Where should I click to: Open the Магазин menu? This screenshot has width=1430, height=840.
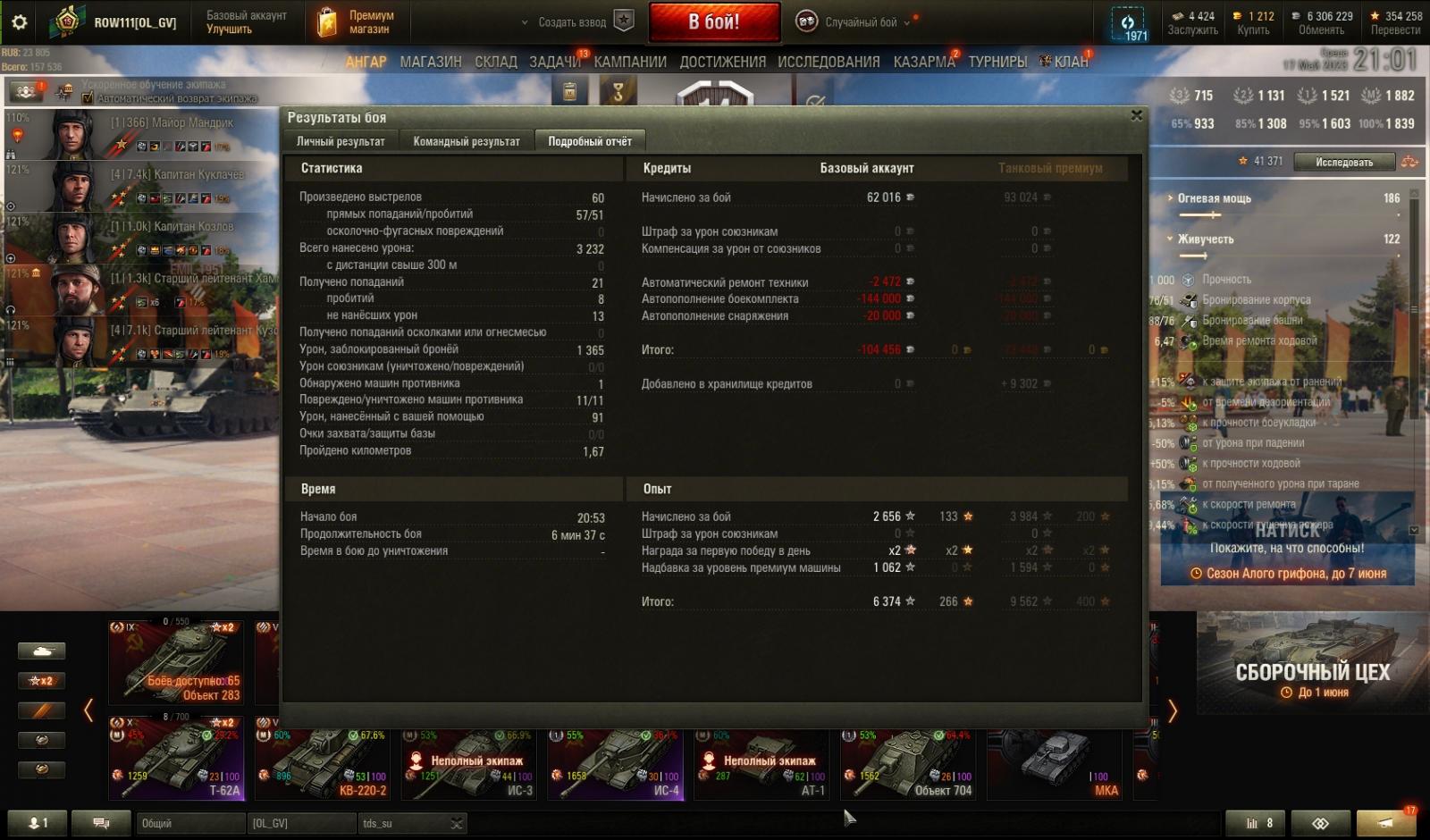[431, 62]
